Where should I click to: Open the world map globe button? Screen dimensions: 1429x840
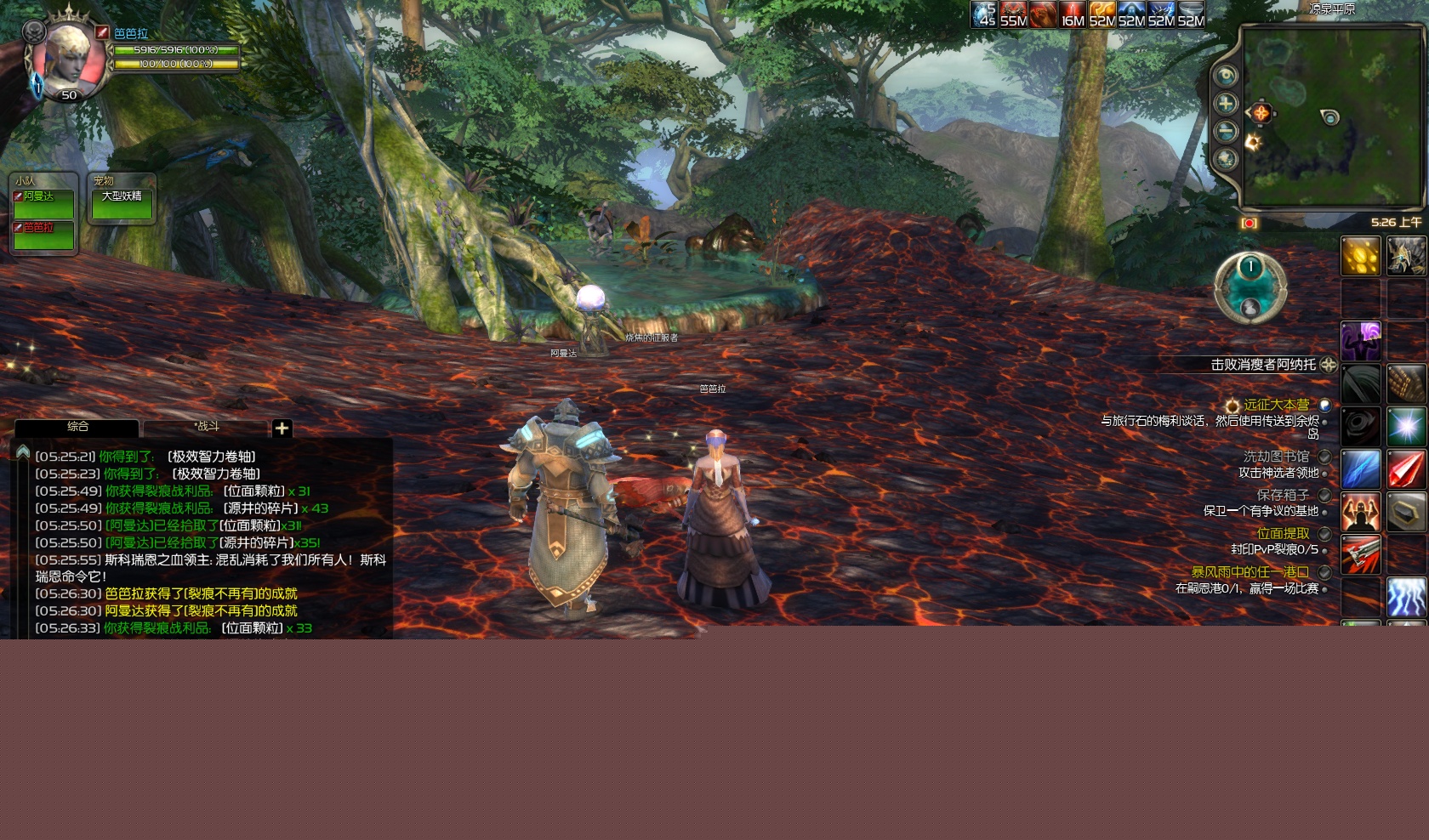(x=1225, y=159)
